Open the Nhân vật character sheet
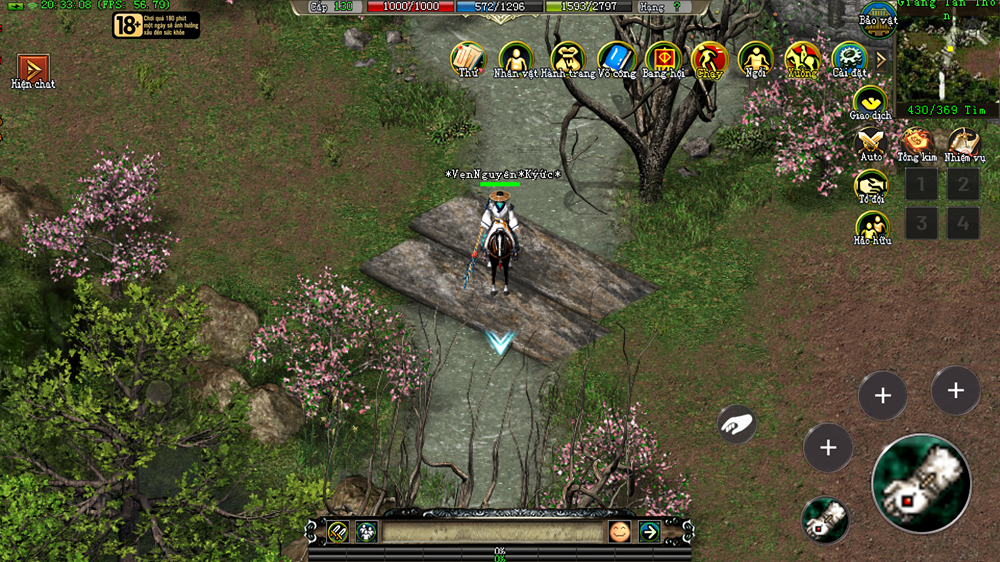The width and height of the screenshot is (1000, 562). (x=515, y=57)
